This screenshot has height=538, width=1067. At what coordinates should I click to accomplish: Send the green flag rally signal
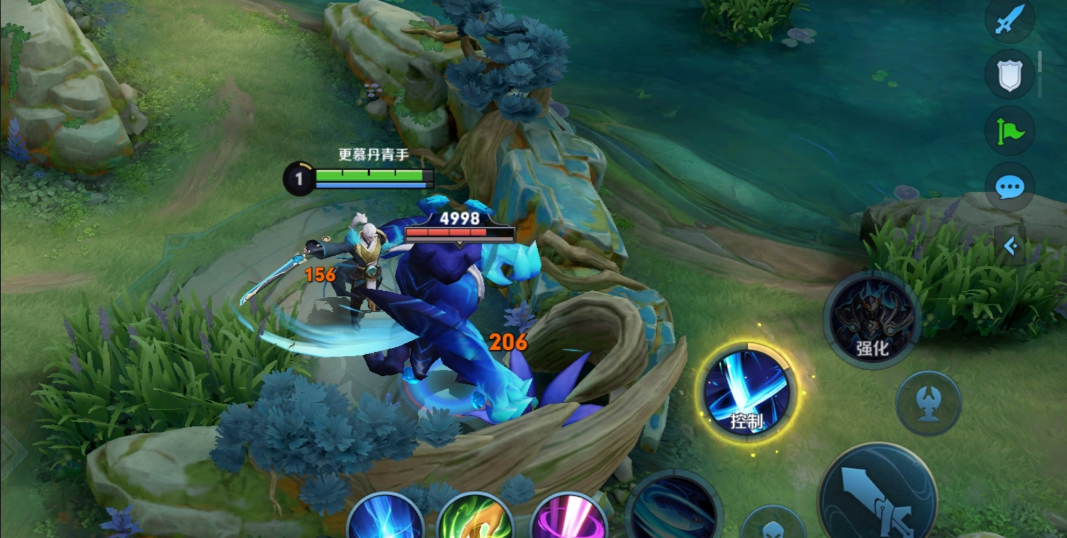pyautogui.click(x=1009, y=131)
